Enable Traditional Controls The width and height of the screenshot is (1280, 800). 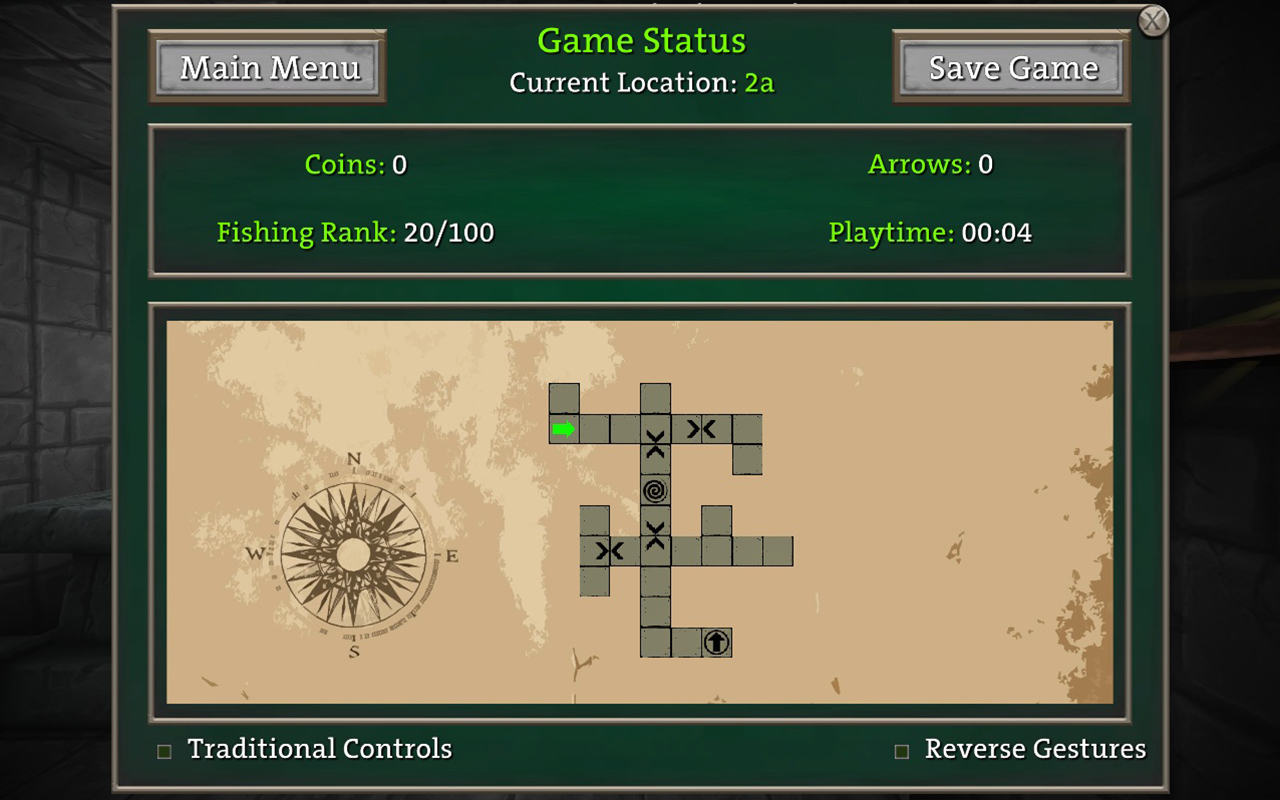pyautogui.click(x=163, y=749)
